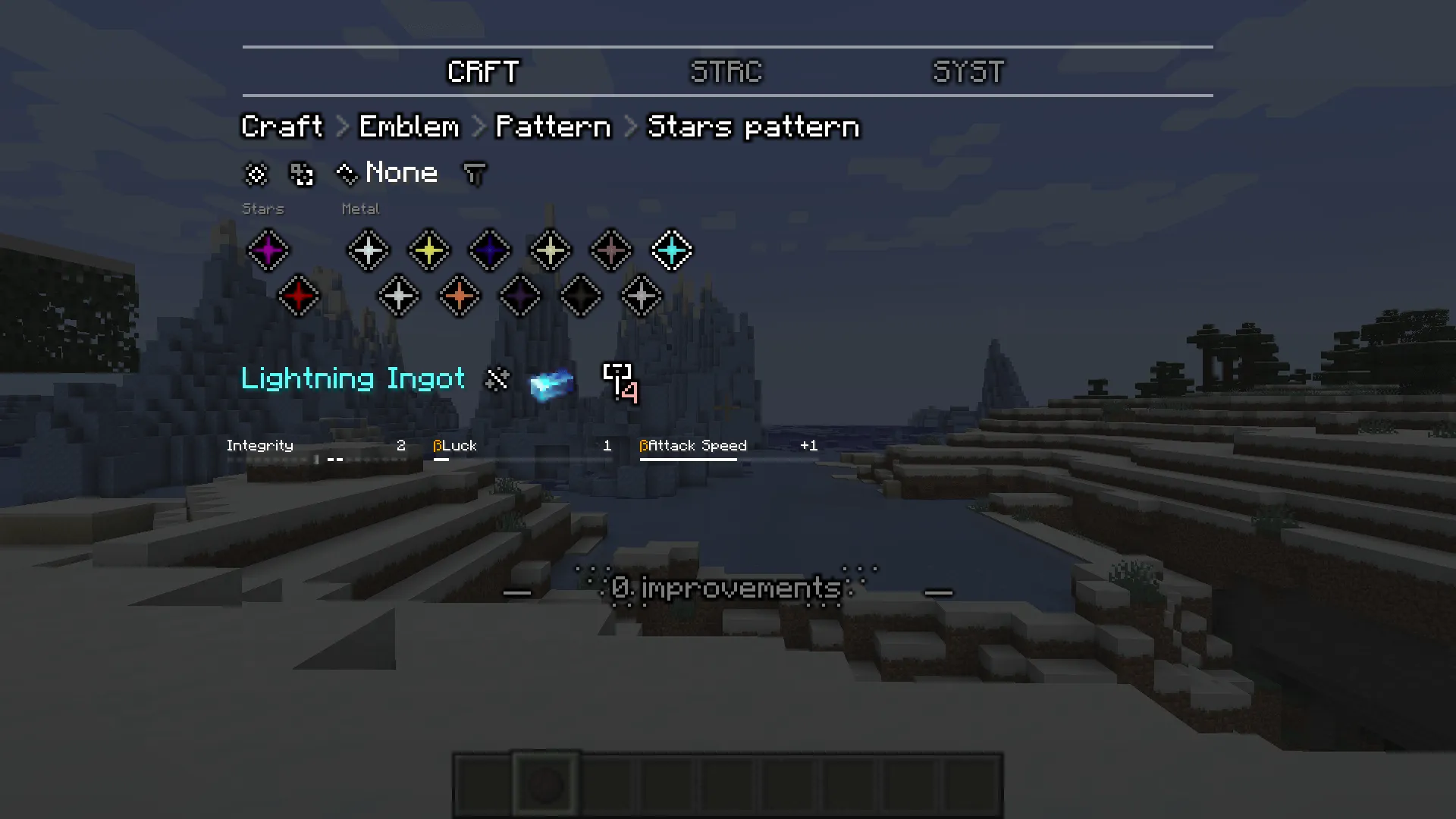Toggle the crossed-tools requirement indicator
The width and height of the screenshot is (1456, 819).
[497, 379]
